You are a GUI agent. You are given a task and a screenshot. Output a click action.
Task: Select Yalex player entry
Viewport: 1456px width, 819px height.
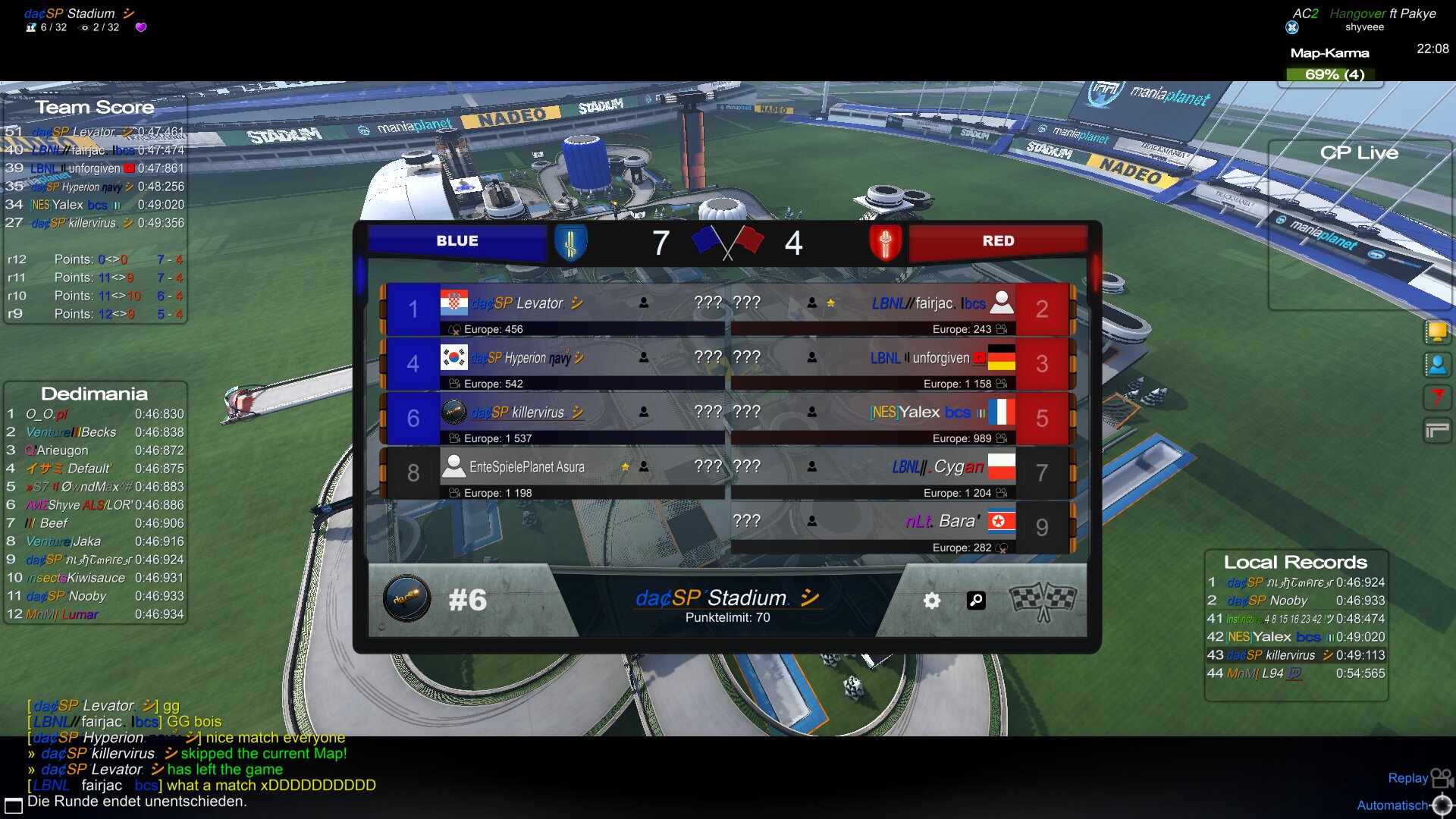(872, 419)
